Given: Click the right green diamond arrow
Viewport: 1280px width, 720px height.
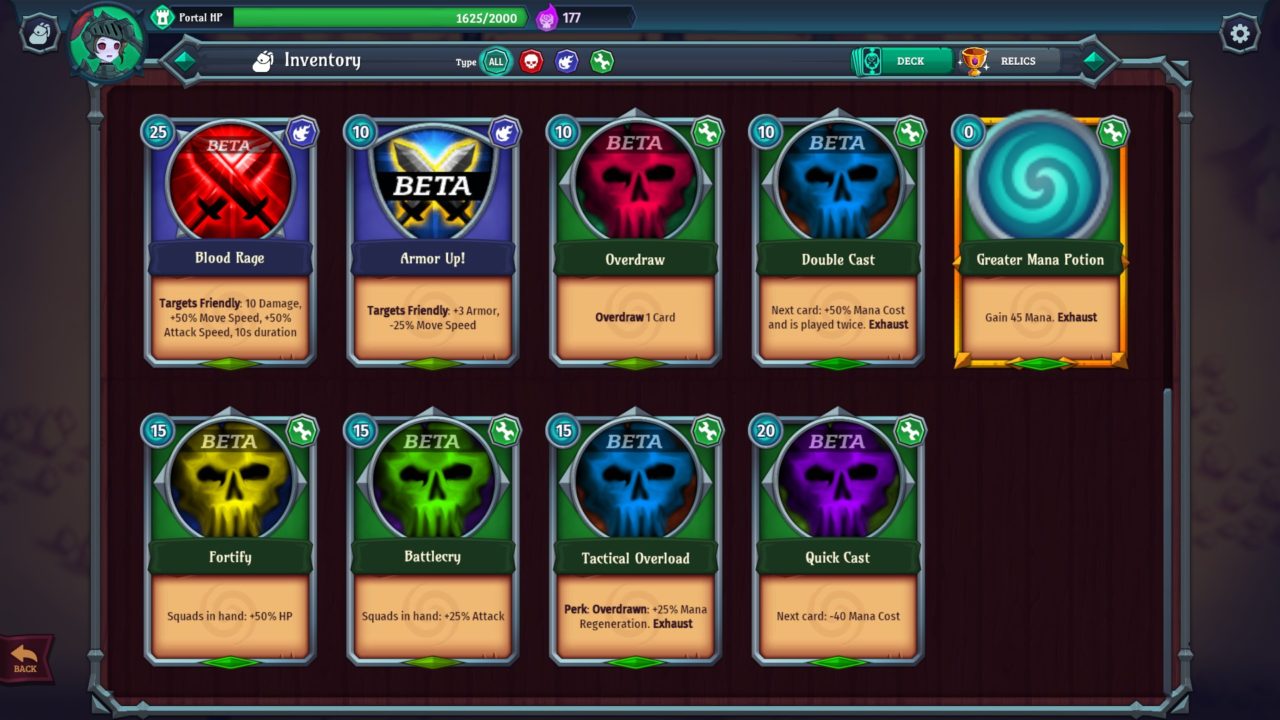Looking at the screenshot, I should pyautogui.click(x=1095, y=61).
